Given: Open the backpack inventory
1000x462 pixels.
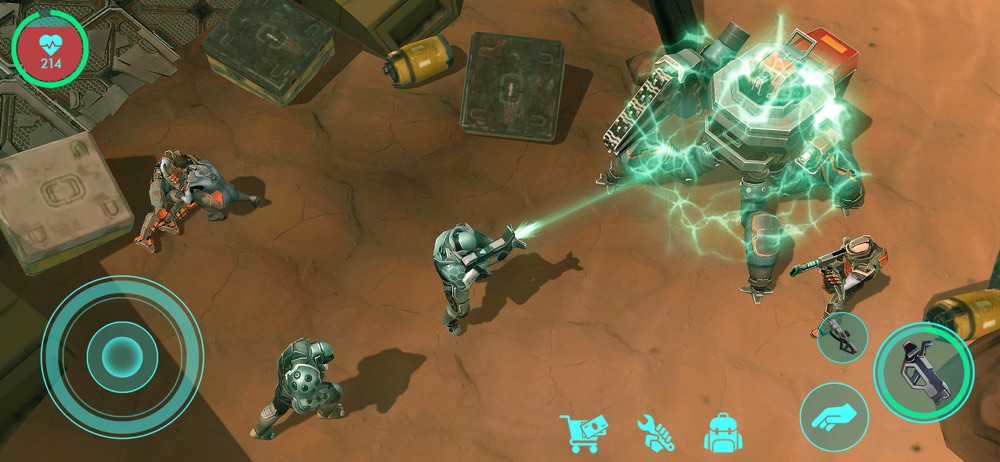Looking at the screenshot, I should [x=722, y=432].
